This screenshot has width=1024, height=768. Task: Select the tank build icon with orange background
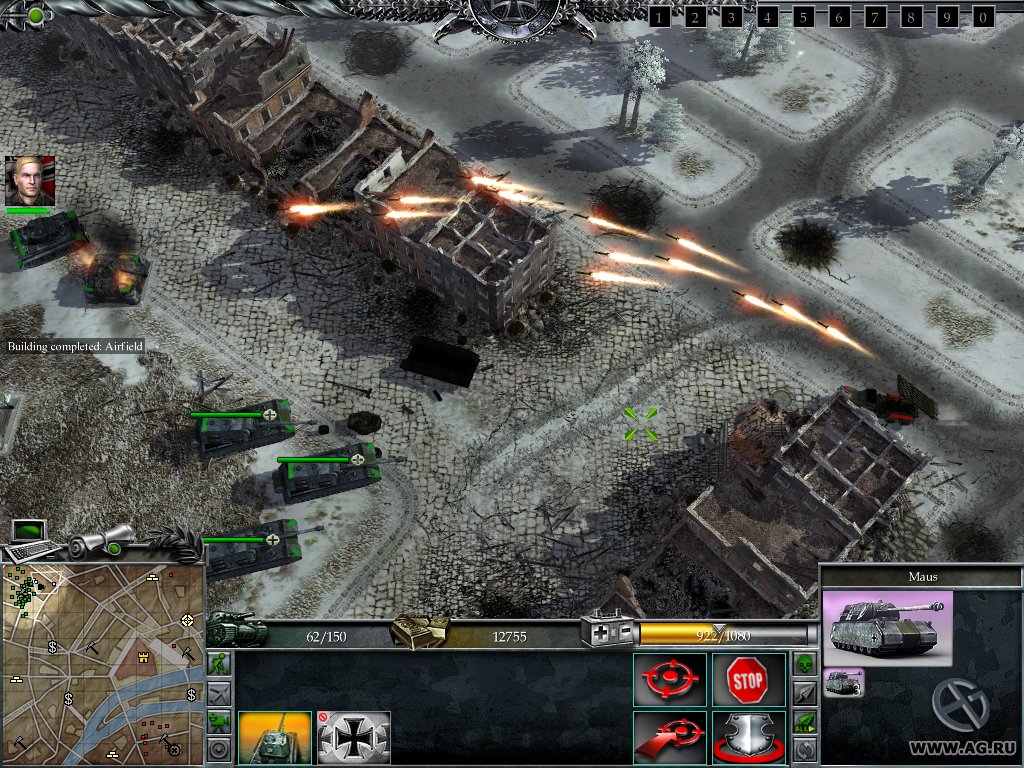coord(275,738)
